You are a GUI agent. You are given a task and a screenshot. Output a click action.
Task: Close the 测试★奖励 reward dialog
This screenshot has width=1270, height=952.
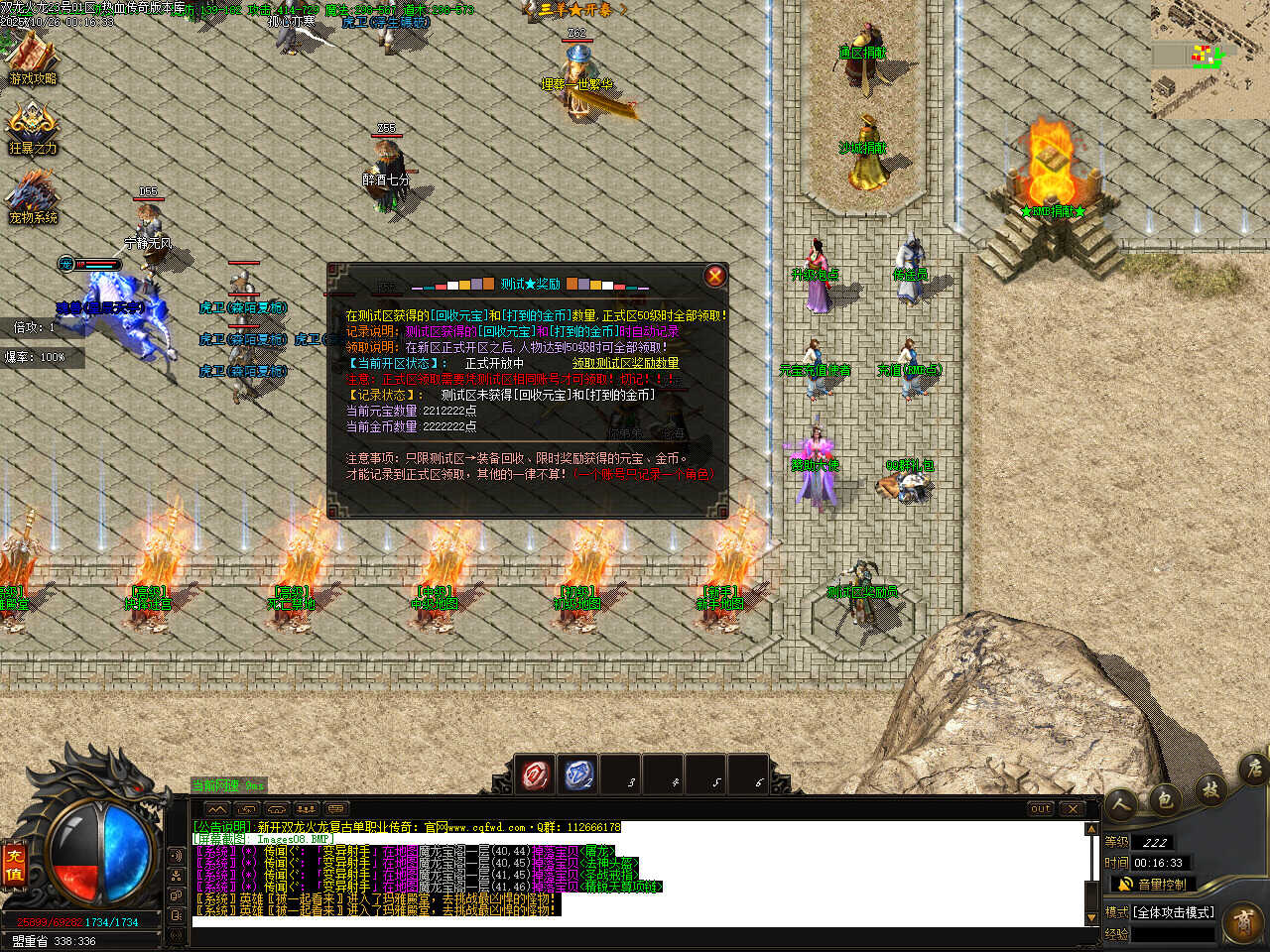coord(714,276)
